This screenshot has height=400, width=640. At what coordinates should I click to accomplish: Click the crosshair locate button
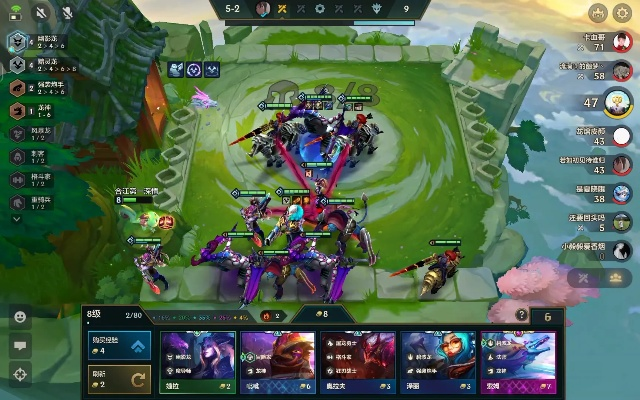[19, 374]
